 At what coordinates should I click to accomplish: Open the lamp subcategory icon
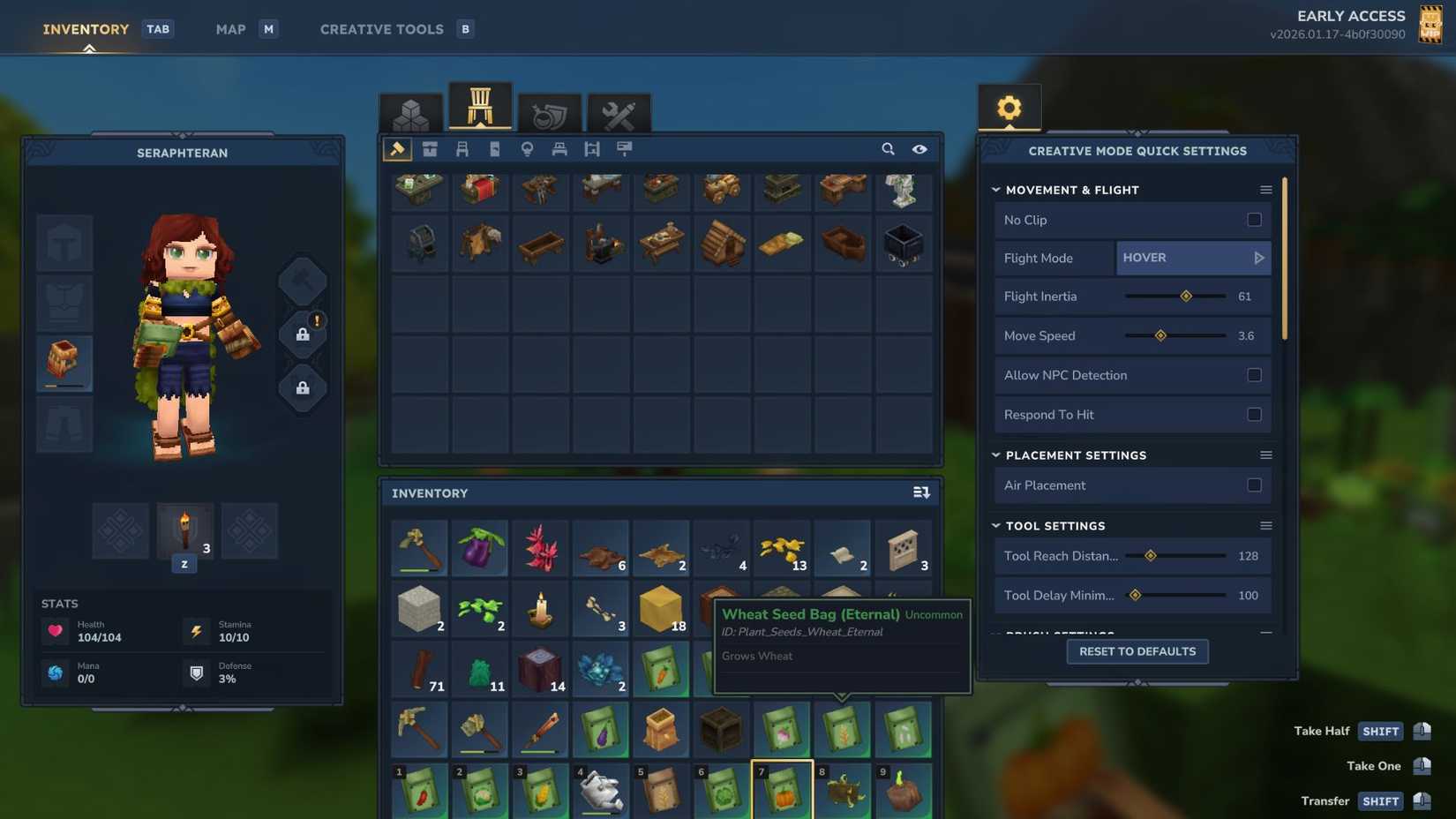click(x=527, y=149)
